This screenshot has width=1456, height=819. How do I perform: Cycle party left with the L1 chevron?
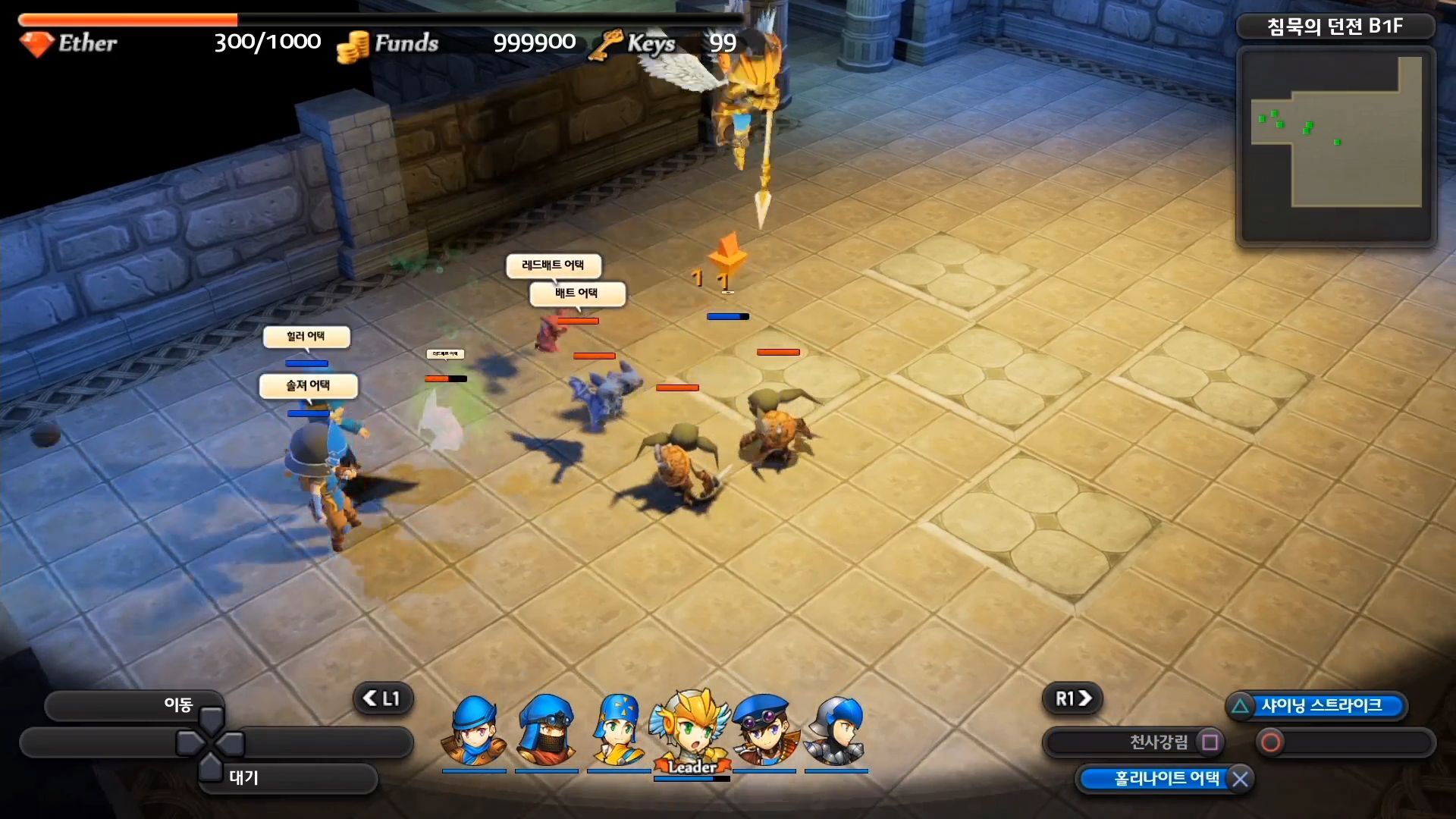coord(384,699)
